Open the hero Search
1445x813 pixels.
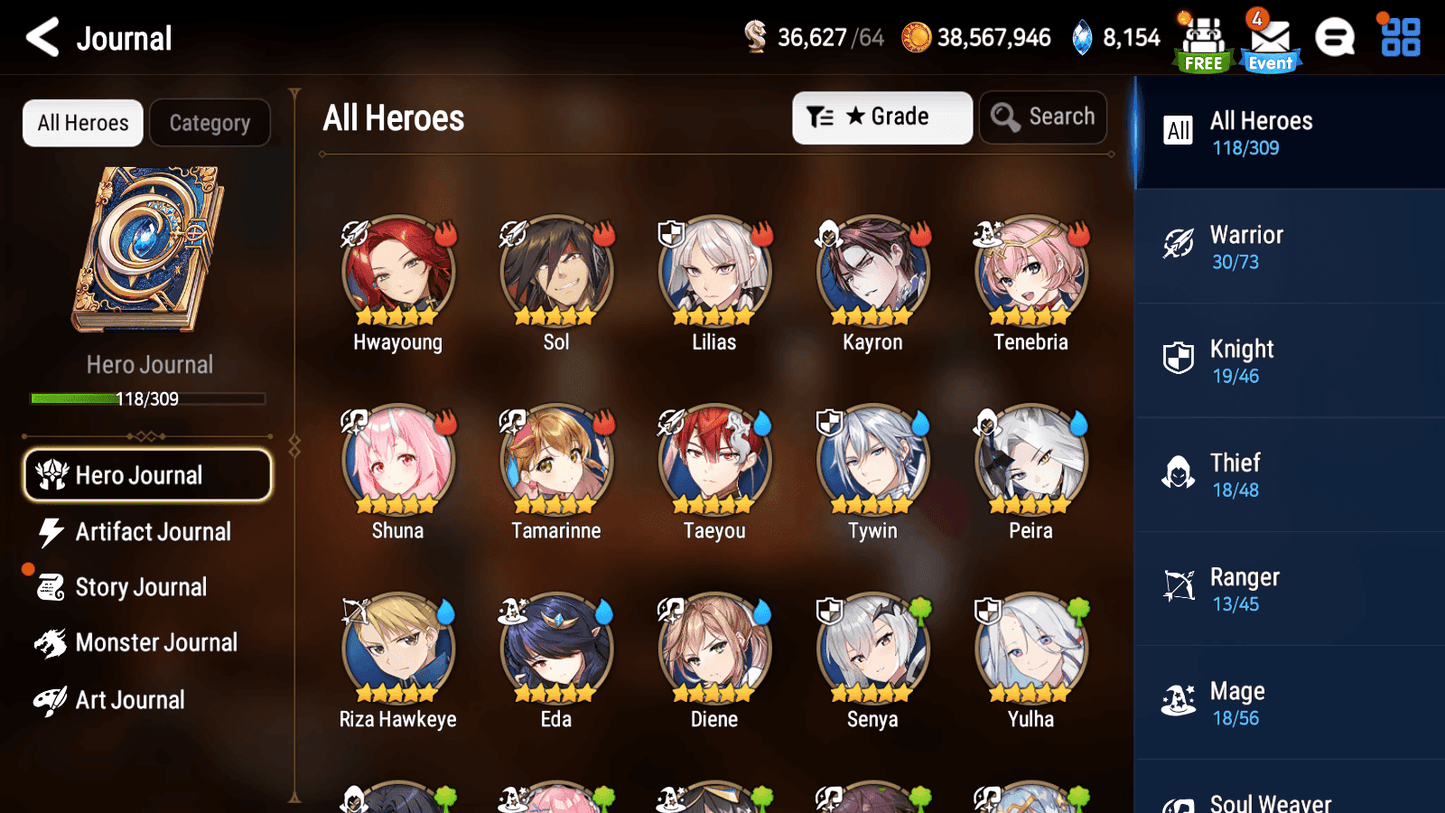click(1043, 116)
